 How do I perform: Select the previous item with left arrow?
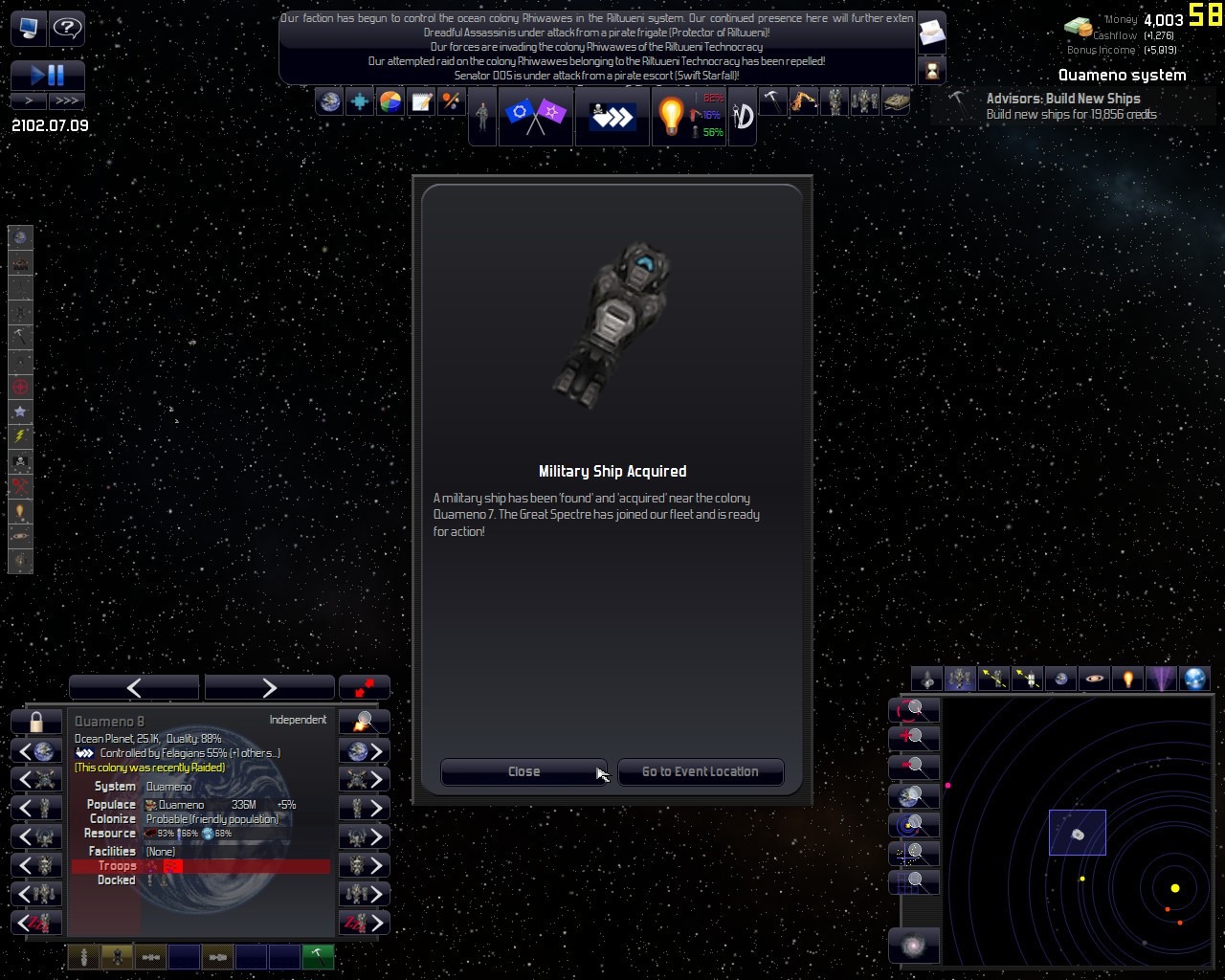134,687
